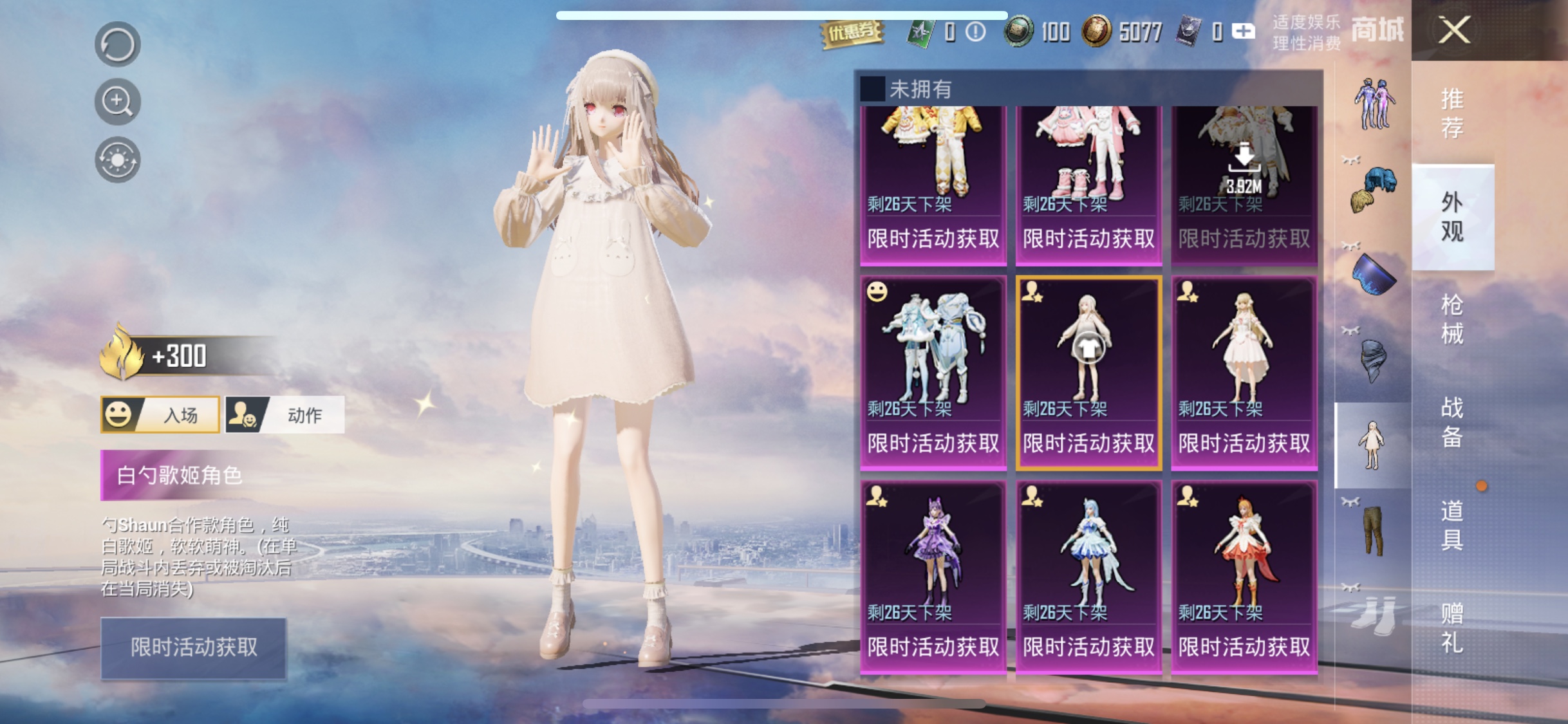This screenshot has height=724, width=1568.
Task: Toggle the 未拥有 filter checkbox
Action: 873,89
